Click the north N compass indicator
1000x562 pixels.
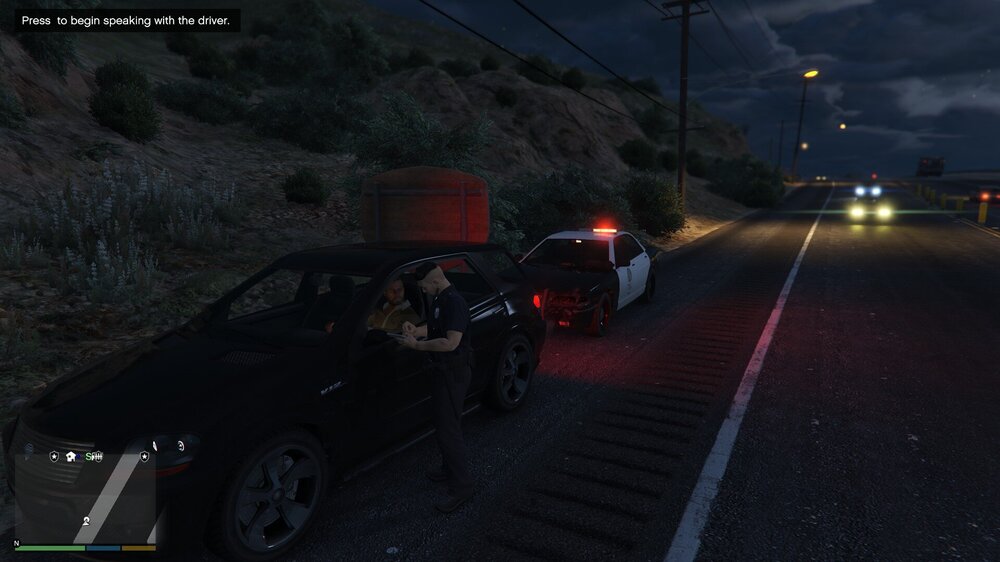coord(16,543)
